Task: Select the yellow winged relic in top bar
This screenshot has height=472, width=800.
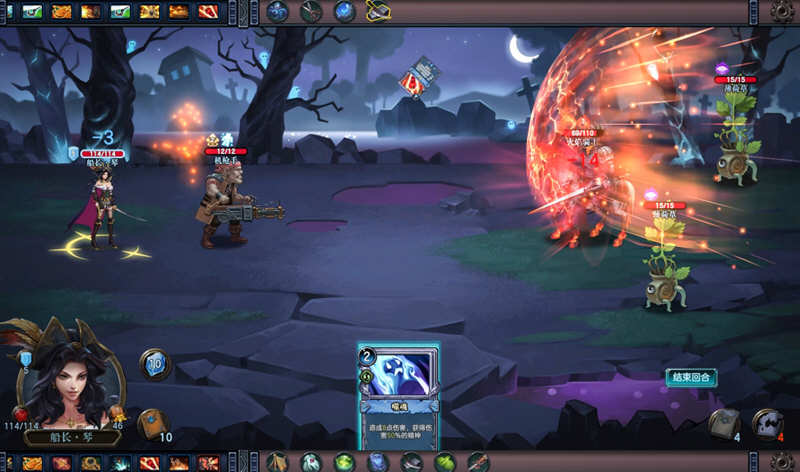Action: coord(377,11)
